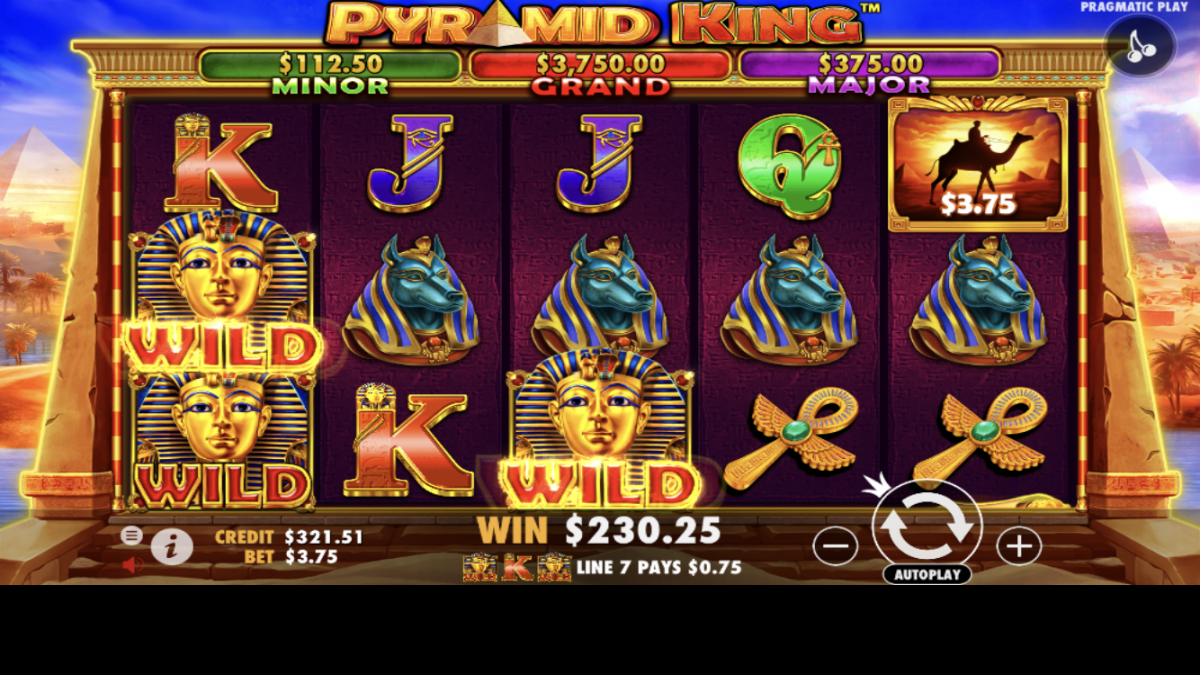Increase the bet with the plus button
Screen dimensions: 1200x675
1019,546
